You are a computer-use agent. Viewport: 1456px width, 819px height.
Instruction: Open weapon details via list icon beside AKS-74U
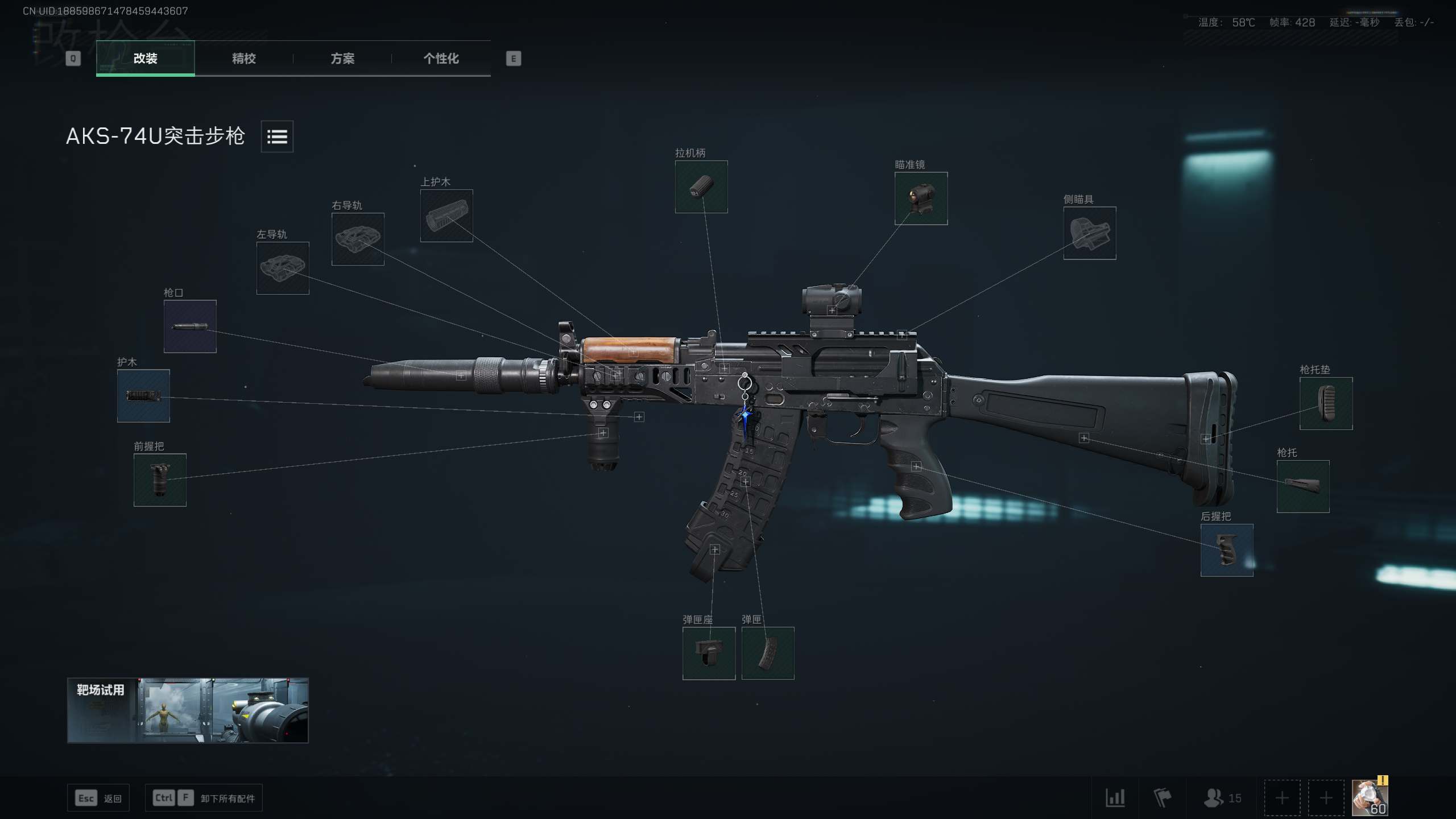pos(277,136)
